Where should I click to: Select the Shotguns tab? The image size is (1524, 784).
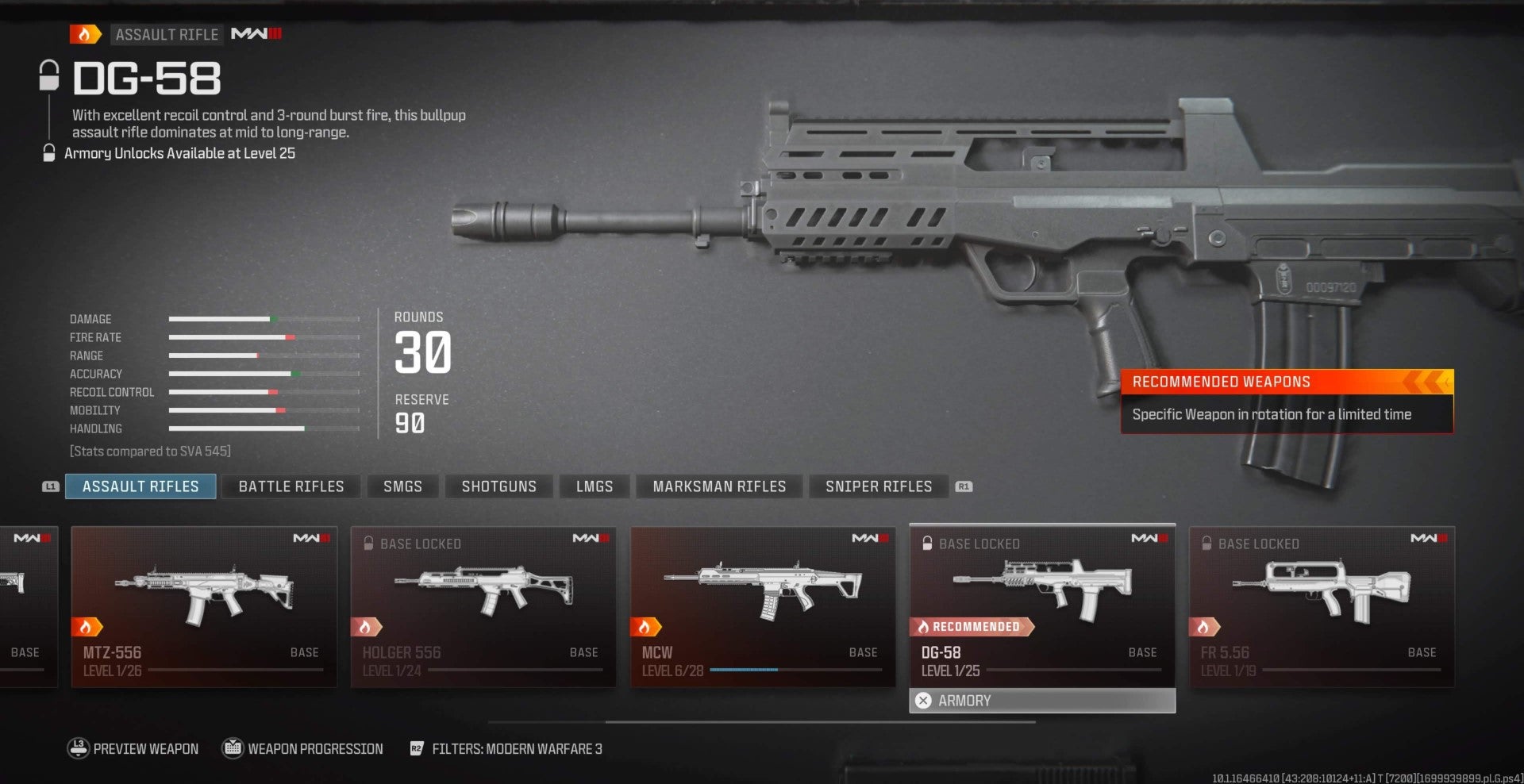(498, 486)
